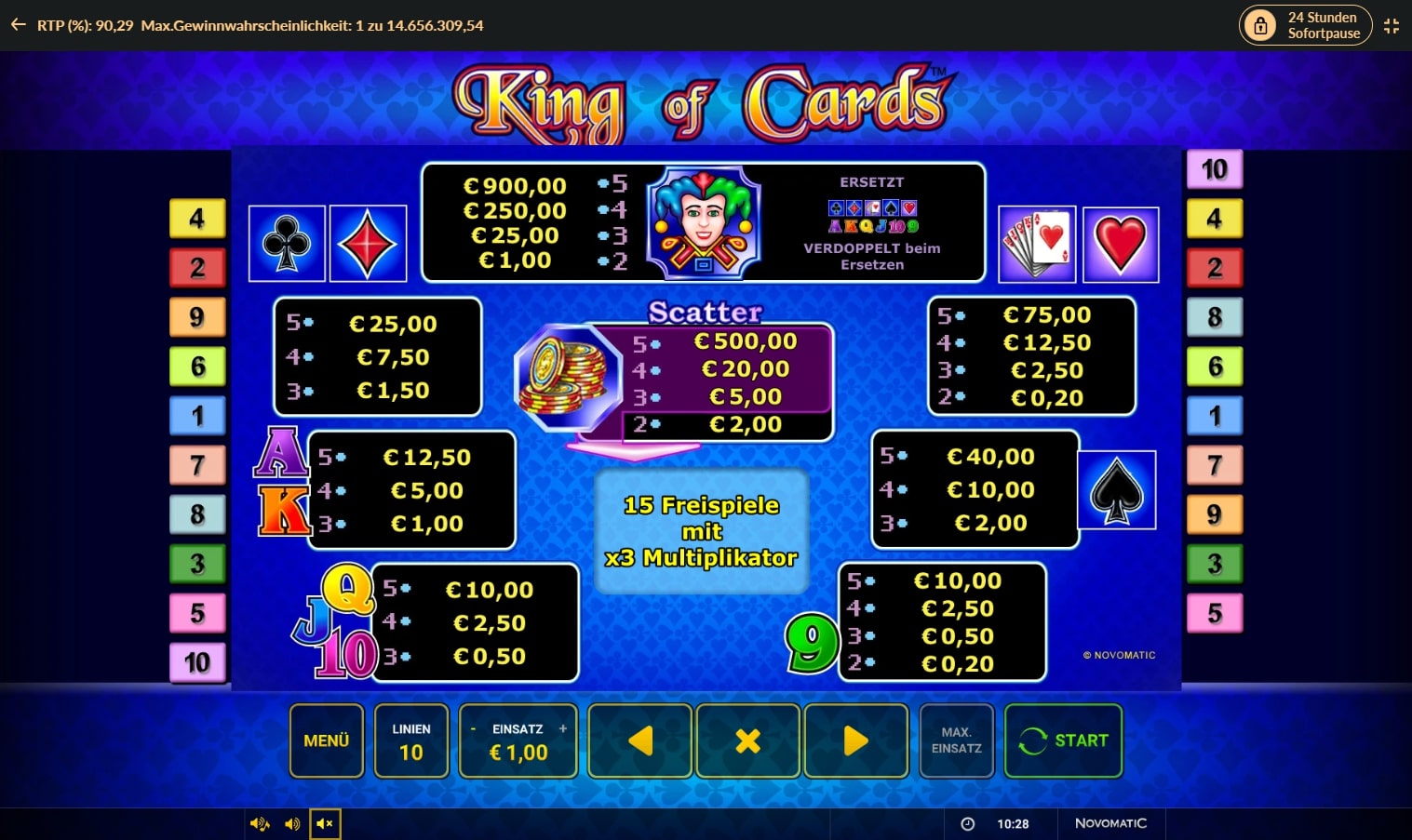Toggle the music speaker with note icon
The height and width of the screenshot is (840, 1412).
(260, 823)
